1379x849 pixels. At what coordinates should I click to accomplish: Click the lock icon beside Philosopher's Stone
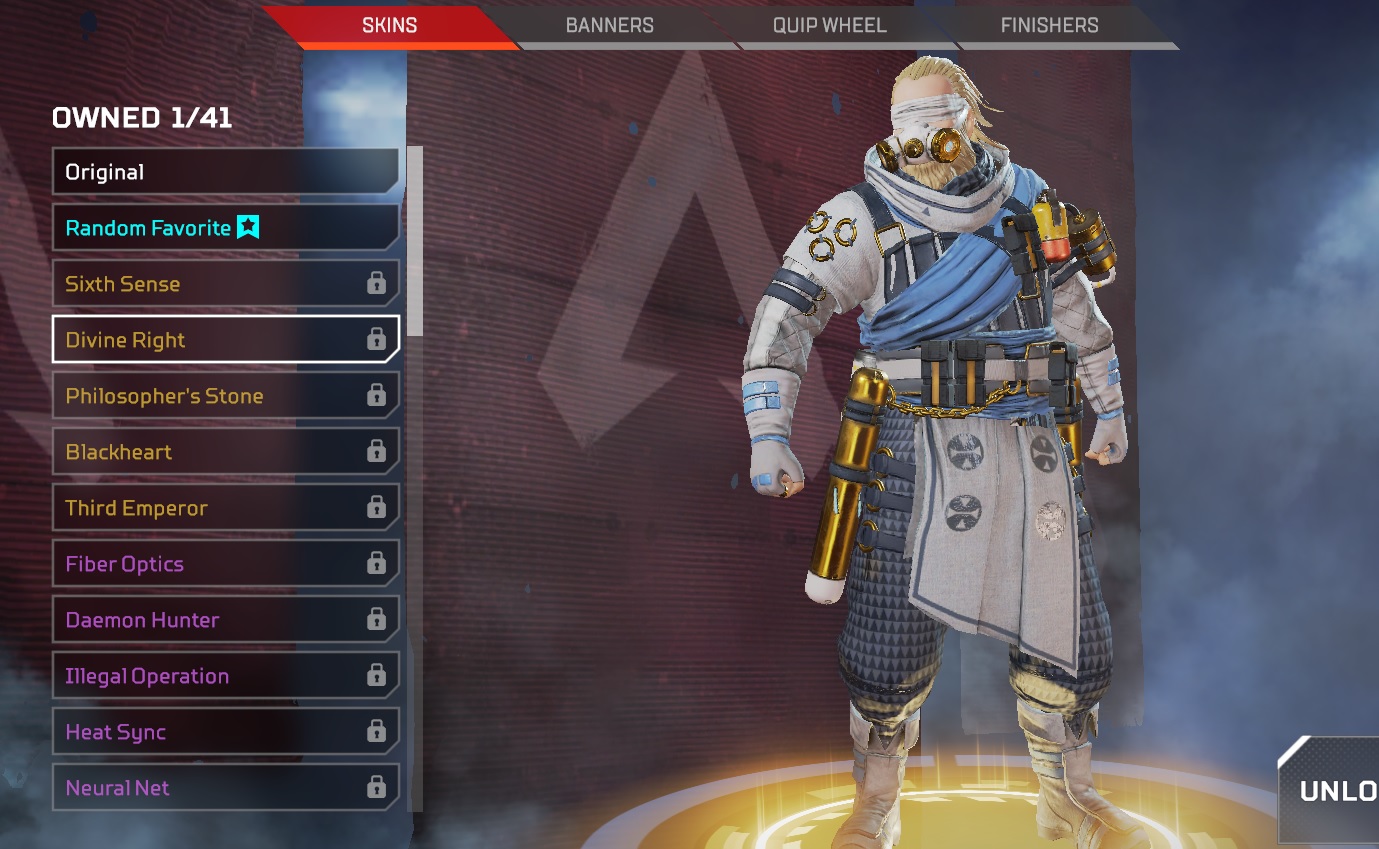tap(376, 395)
